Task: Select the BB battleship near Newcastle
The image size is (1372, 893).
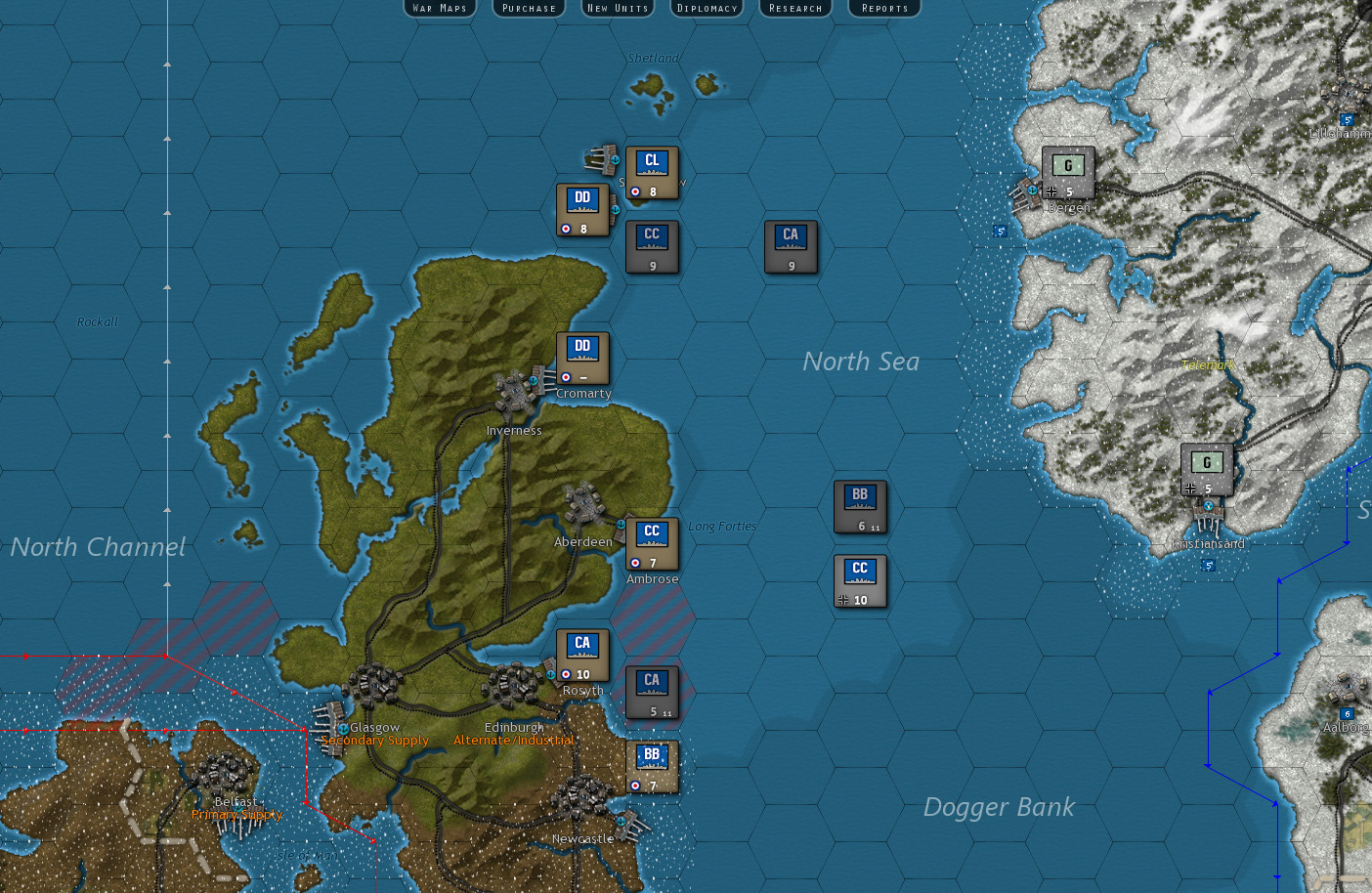Action: point(651,766)
